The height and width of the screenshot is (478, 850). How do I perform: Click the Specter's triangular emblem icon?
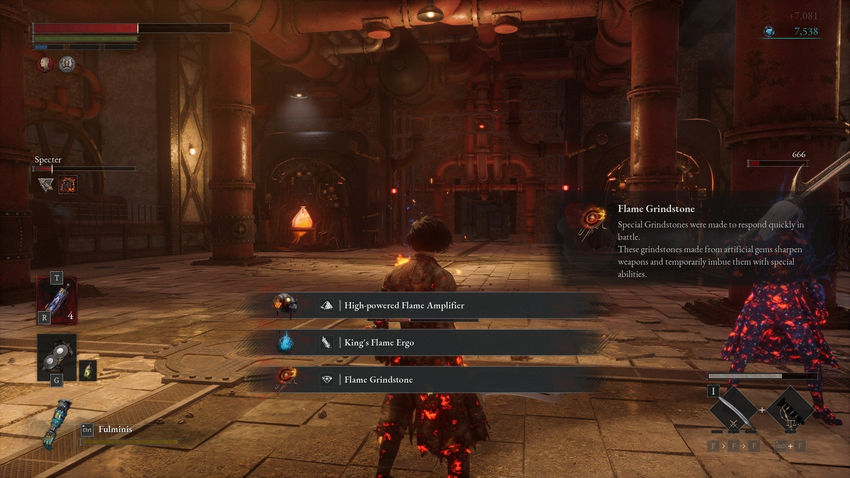coord(46,184)
